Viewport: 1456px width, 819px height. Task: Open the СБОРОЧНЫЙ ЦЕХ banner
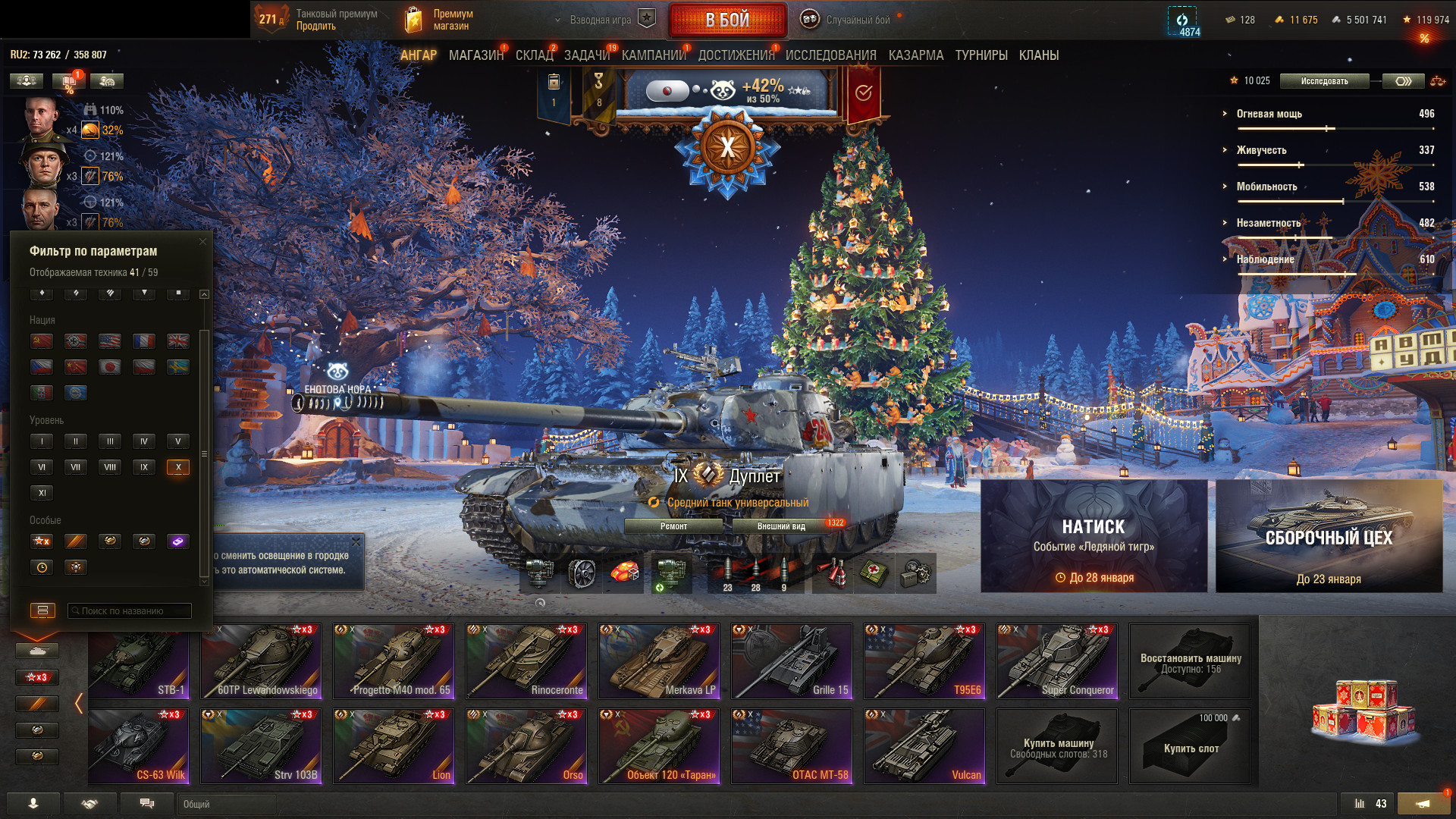pyautogui.click(x=1329, y=536)
